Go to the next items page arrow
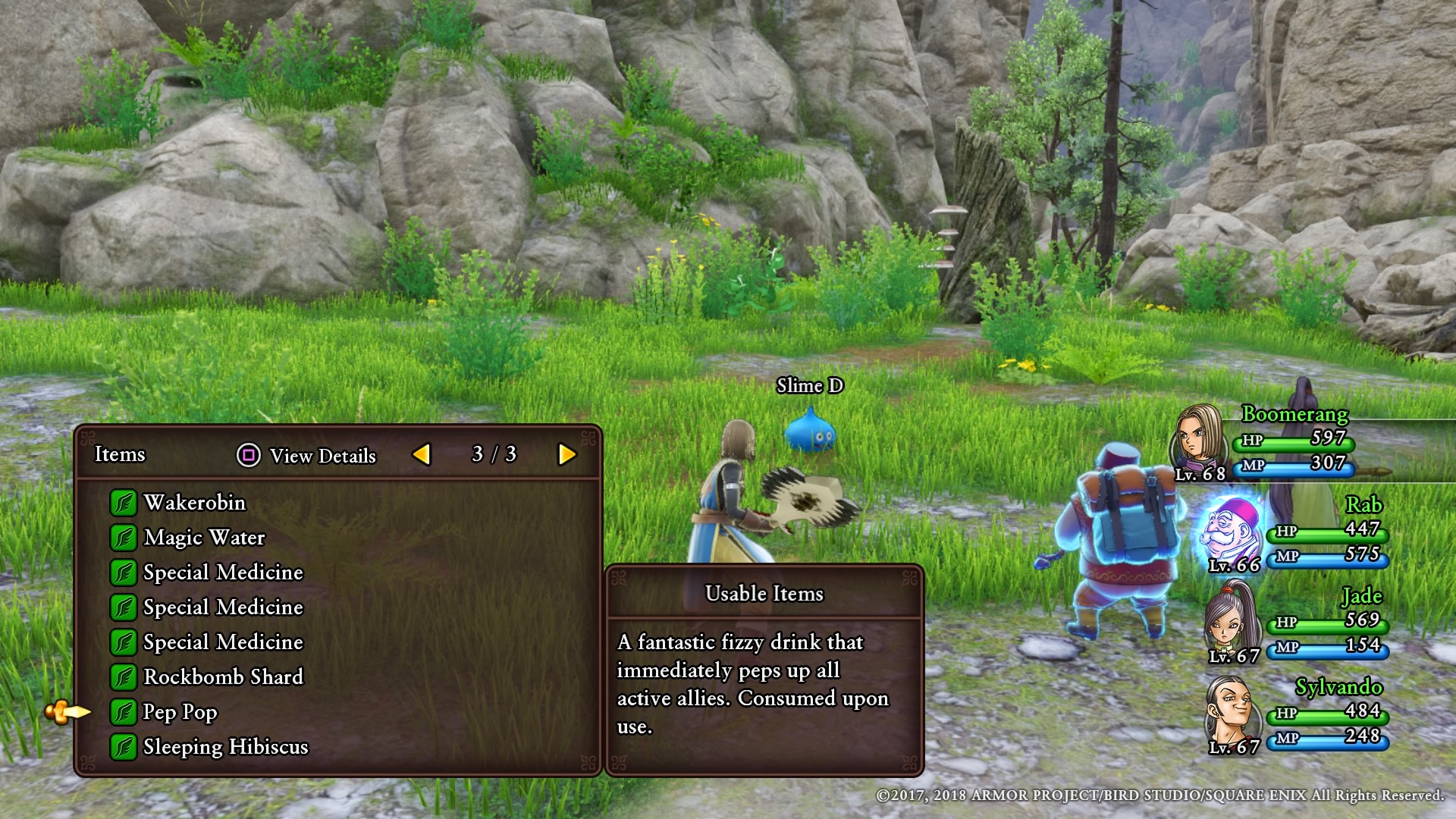Screen dimensions: 1456x819 tap(566, 454)
